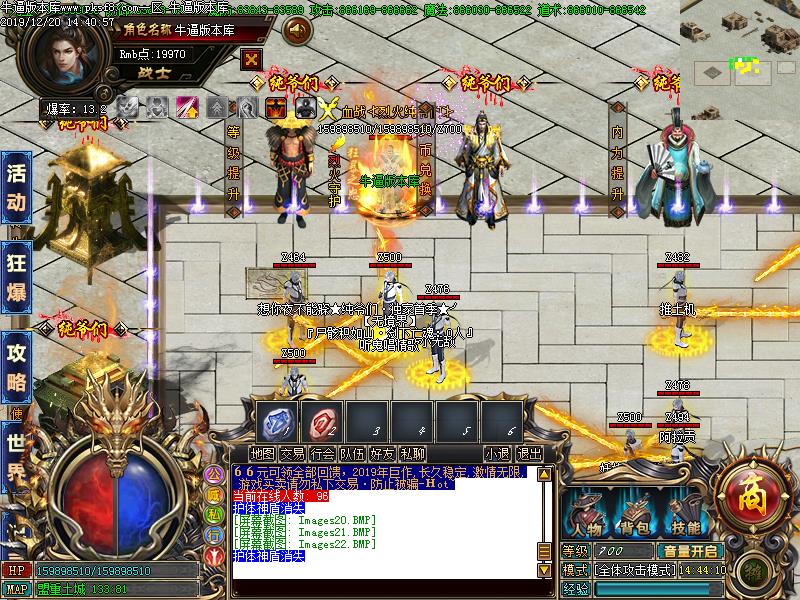Open the 私聊 private chat button
This screenshot has height=600, width=800.
tap(413, 454)
